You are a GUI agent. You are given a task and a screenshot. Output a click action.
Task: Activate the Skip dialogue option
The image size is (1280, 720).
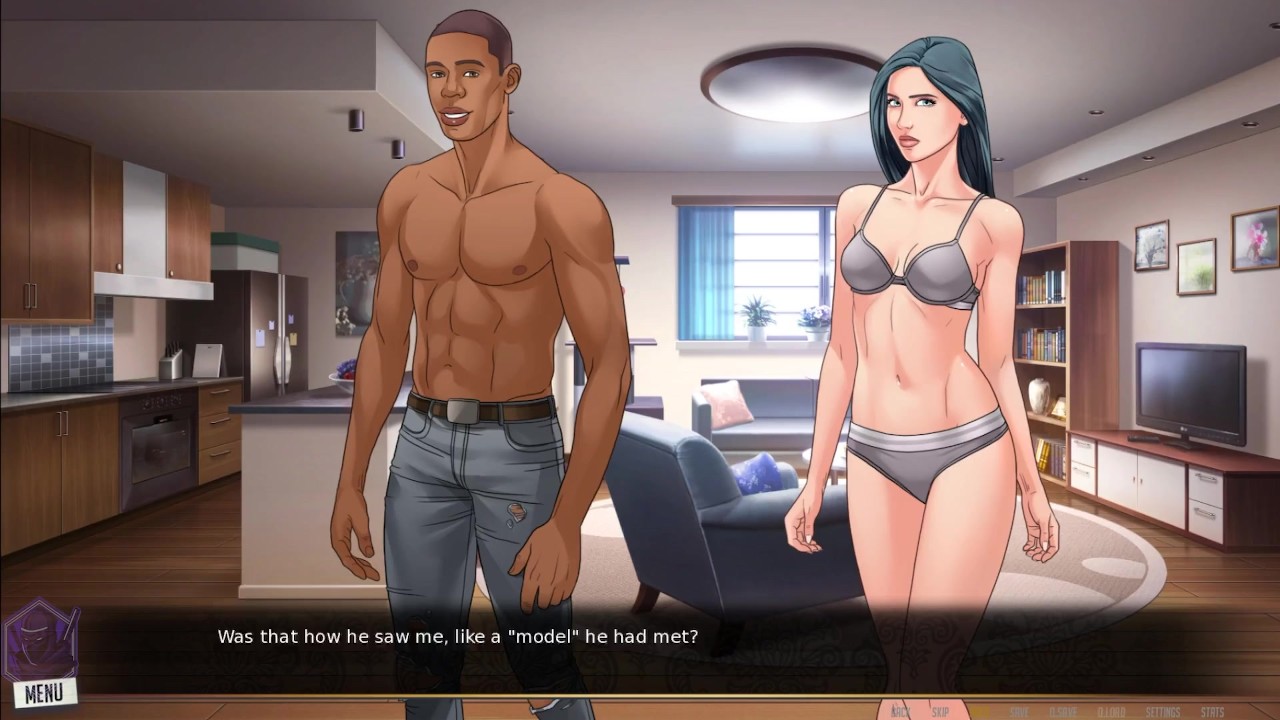click(940, 712)
